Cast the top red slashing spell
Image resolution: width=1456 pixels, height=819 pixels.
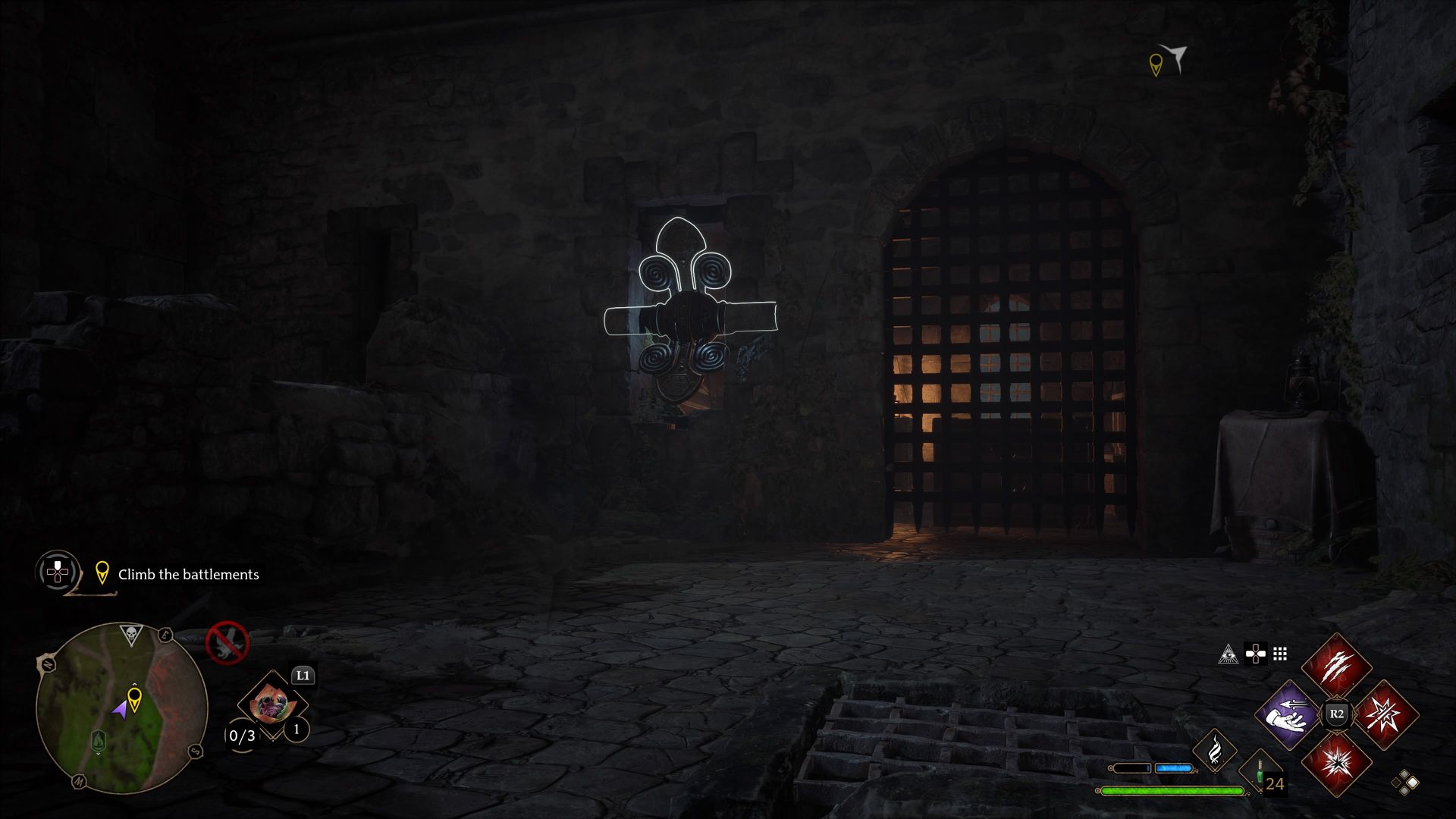[1336, 666]
